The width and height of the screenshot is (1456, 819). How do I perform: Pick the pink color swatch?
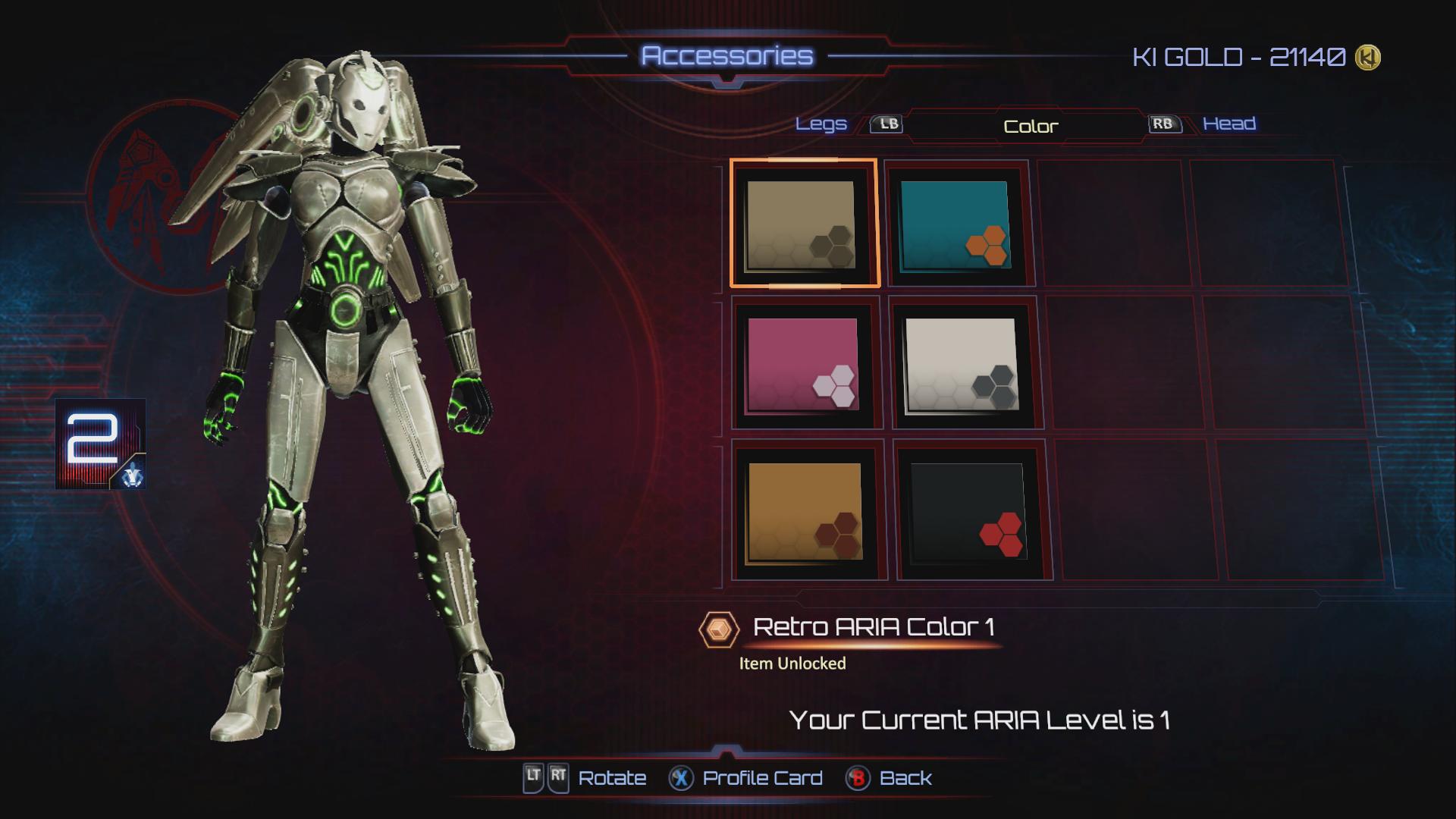click(804, 365)
